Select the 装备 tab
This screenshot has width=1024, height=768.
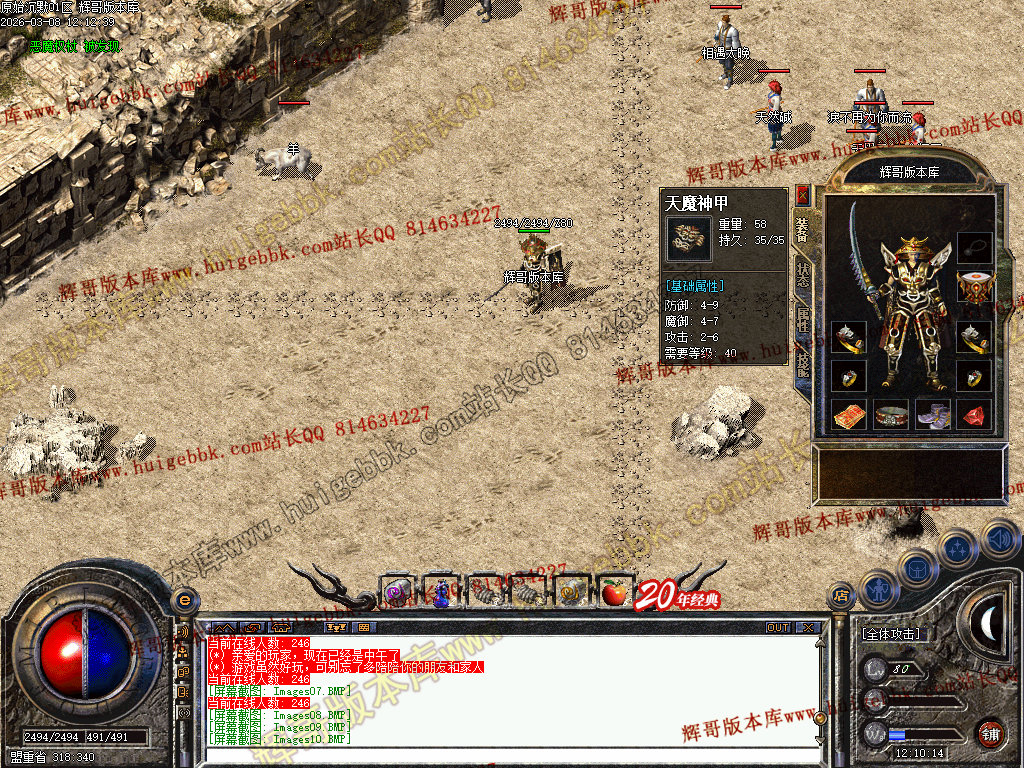[x=803, y=230]
